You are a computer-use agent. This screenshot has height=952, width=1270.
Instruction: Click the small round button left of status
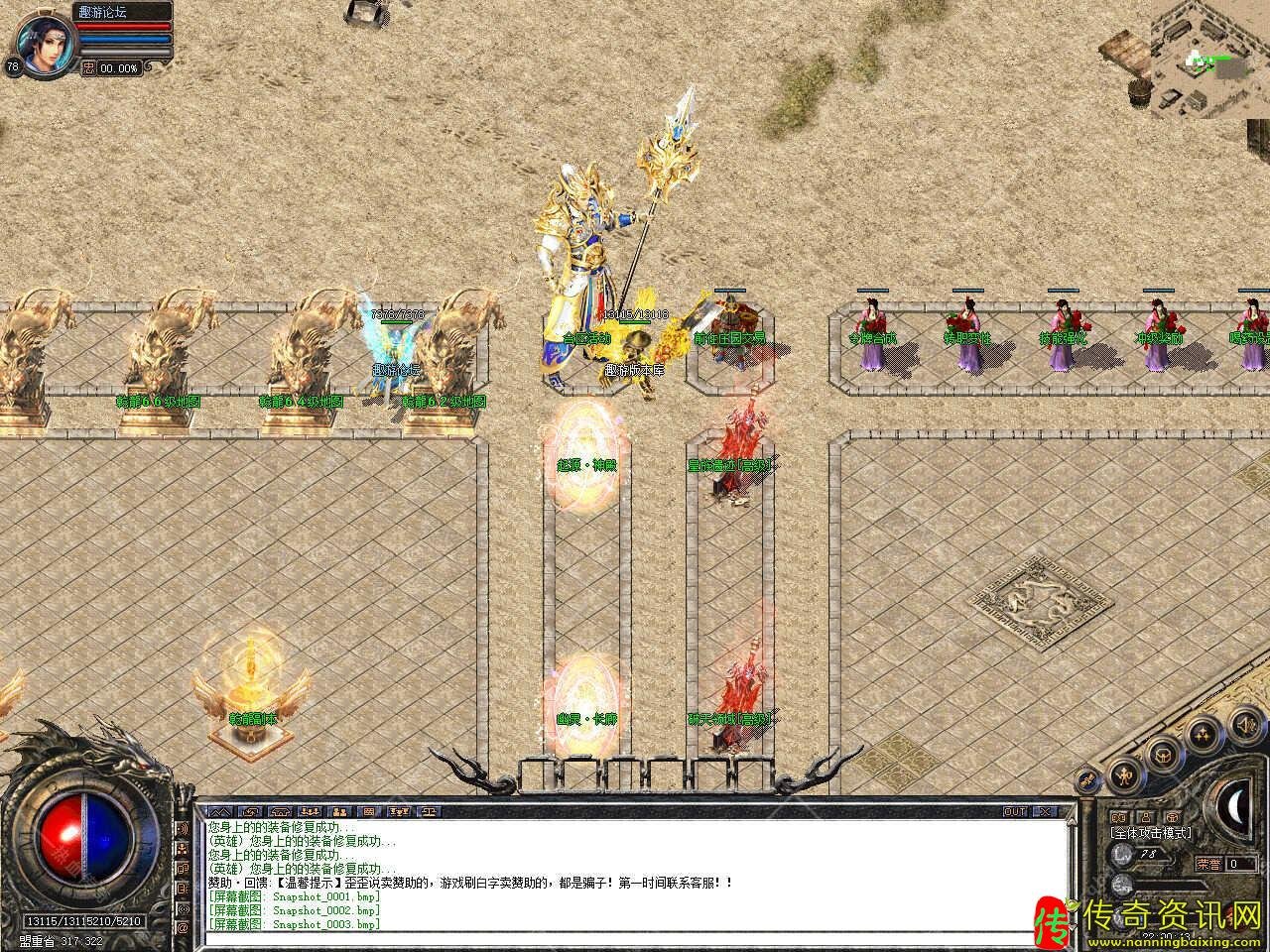point(1087,780)
